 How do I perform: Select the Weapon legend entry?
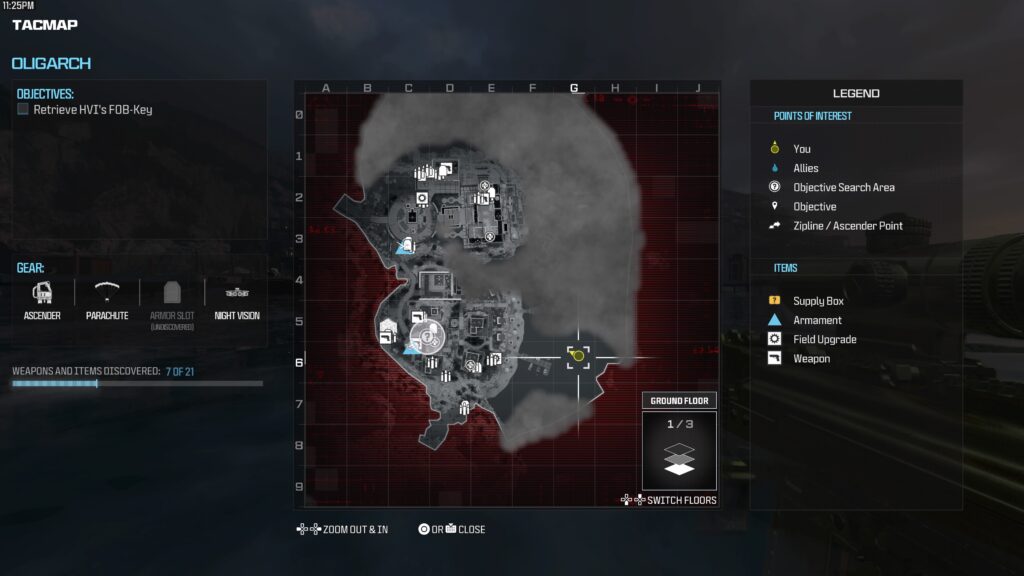tap(811, 358)
